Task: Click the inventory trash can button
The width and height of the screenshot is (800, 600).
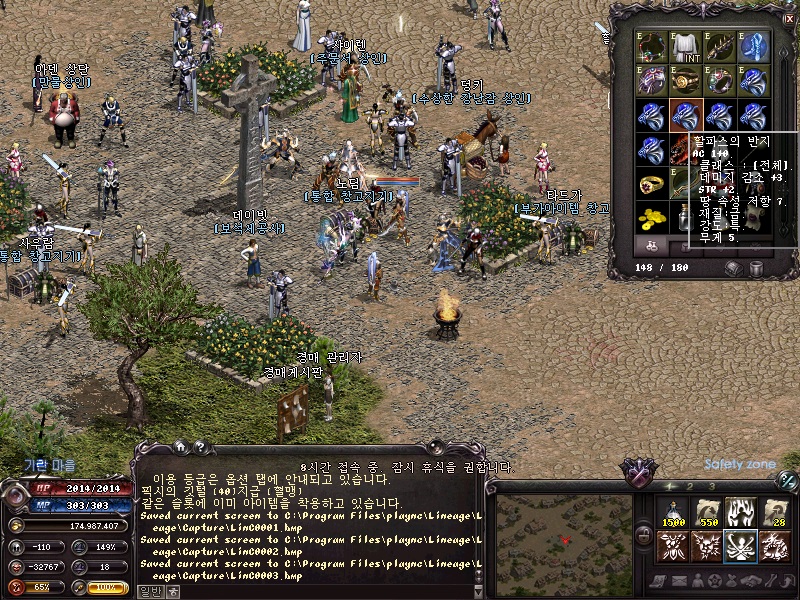Action: pyautogui.click(x=756, y=268)
